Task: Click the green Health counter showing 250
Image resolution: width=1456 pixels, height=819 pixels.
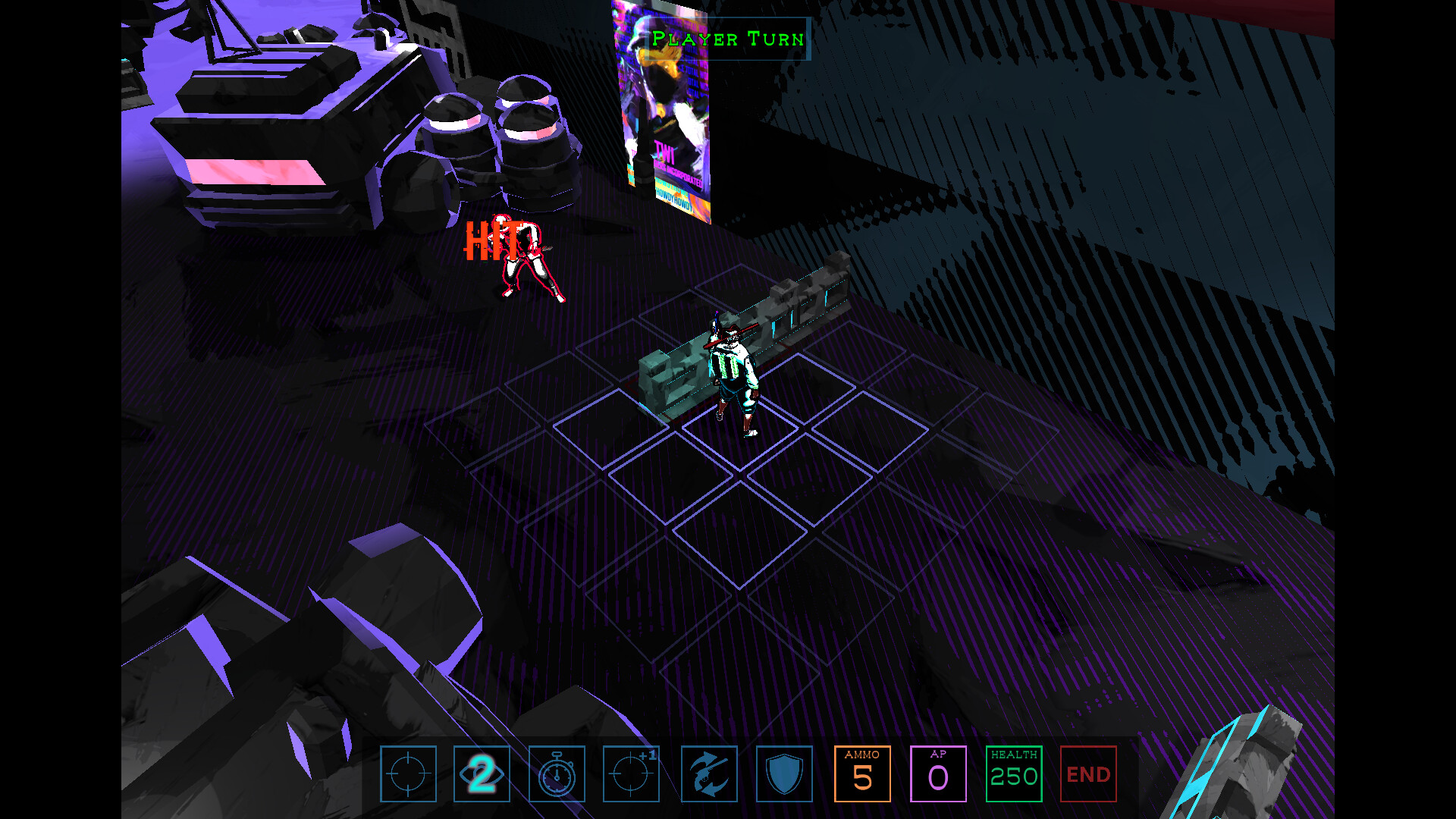Action: coord(1014,774)
